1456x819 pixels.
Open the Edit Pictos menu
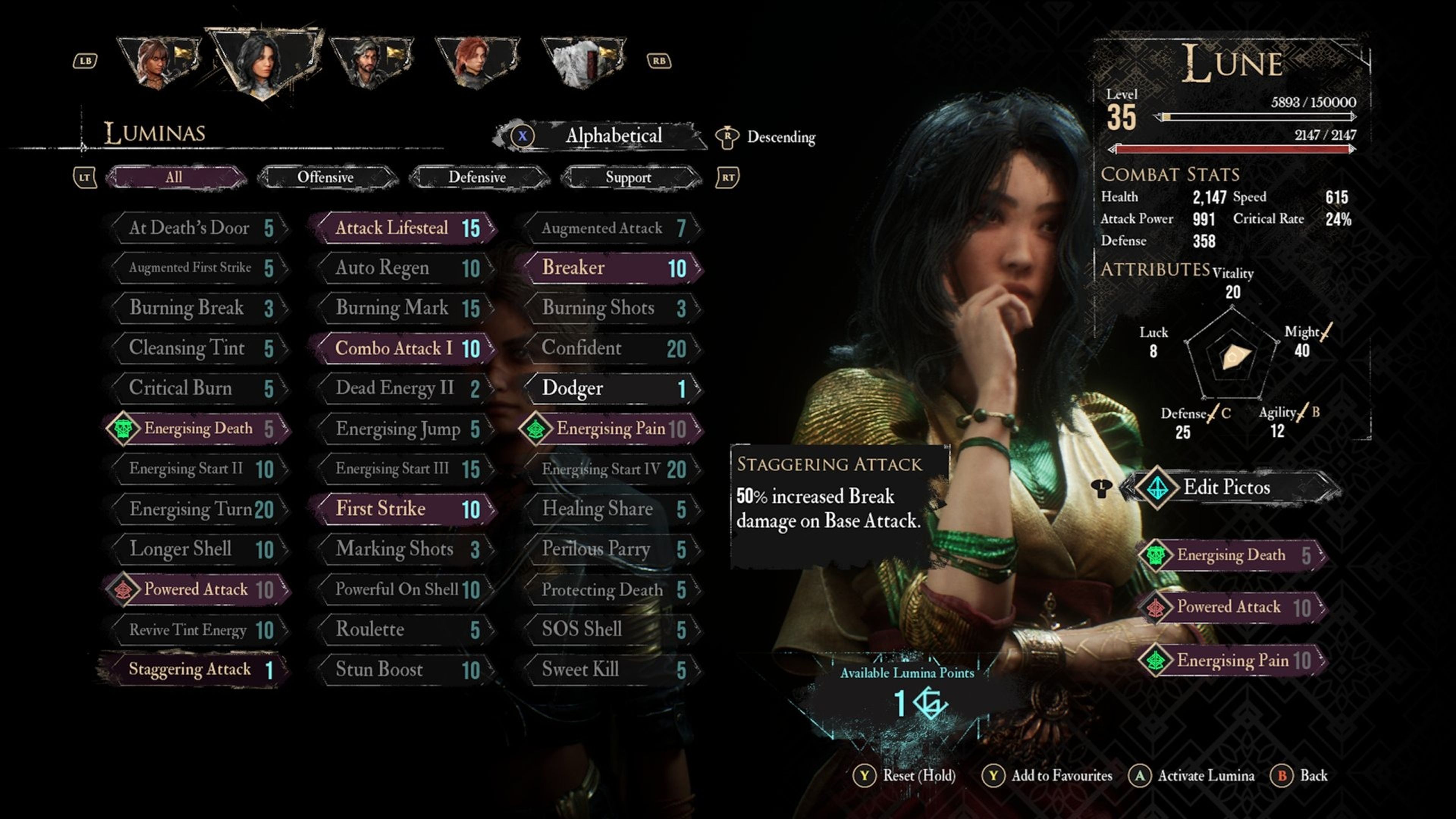pos(1227,487)
